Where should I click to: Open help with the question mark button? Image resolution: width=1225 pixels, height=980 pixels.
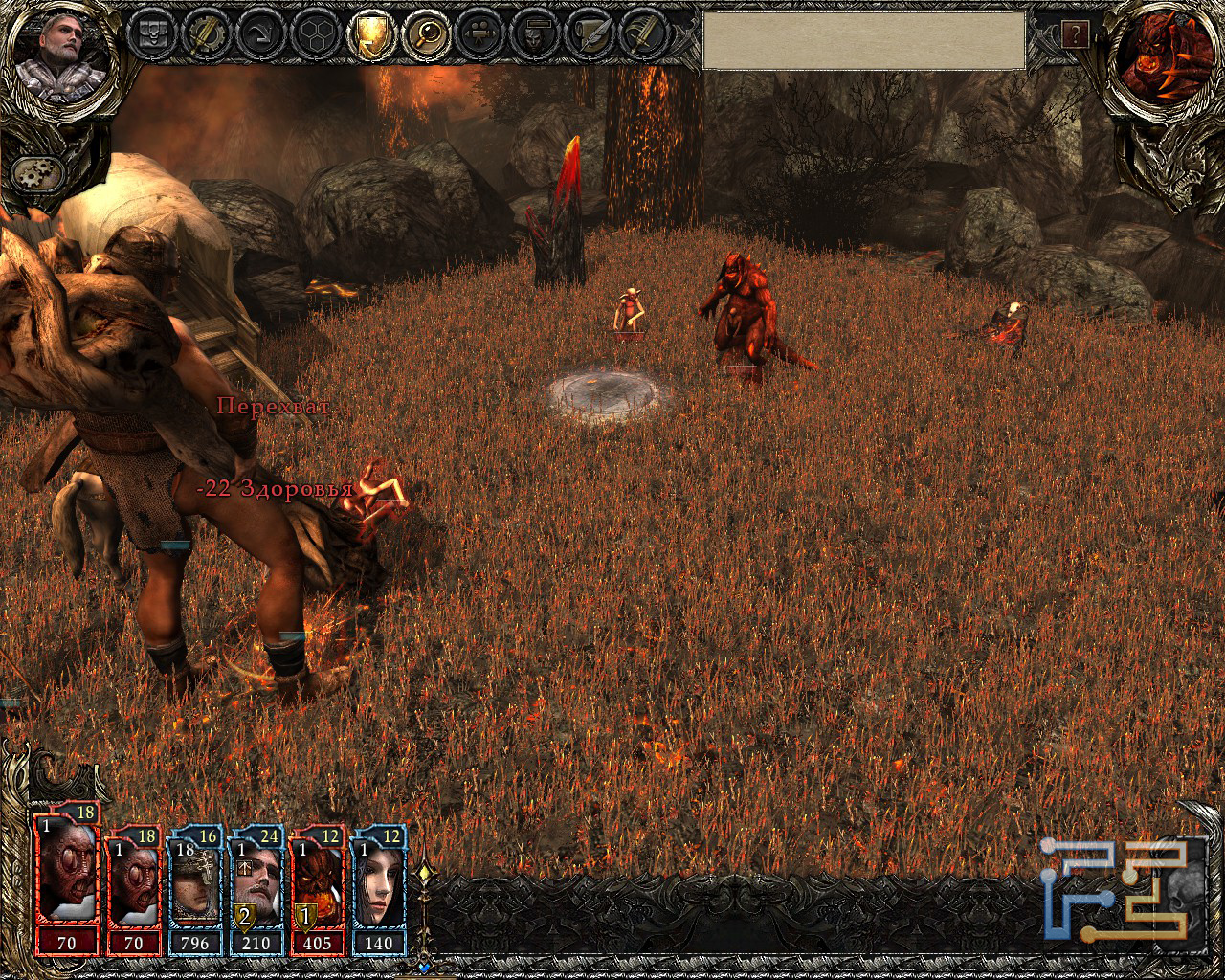(1075, 35)
